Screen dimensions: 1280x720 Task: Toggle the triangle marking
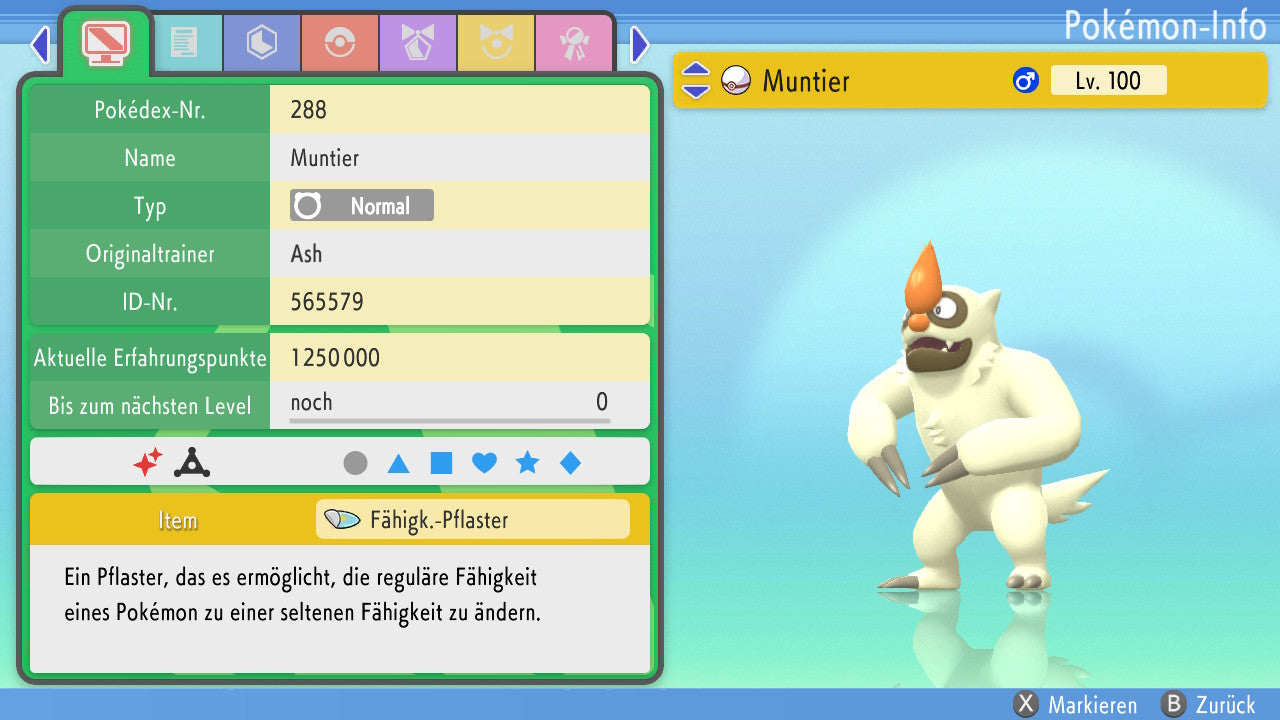(398, 463)
